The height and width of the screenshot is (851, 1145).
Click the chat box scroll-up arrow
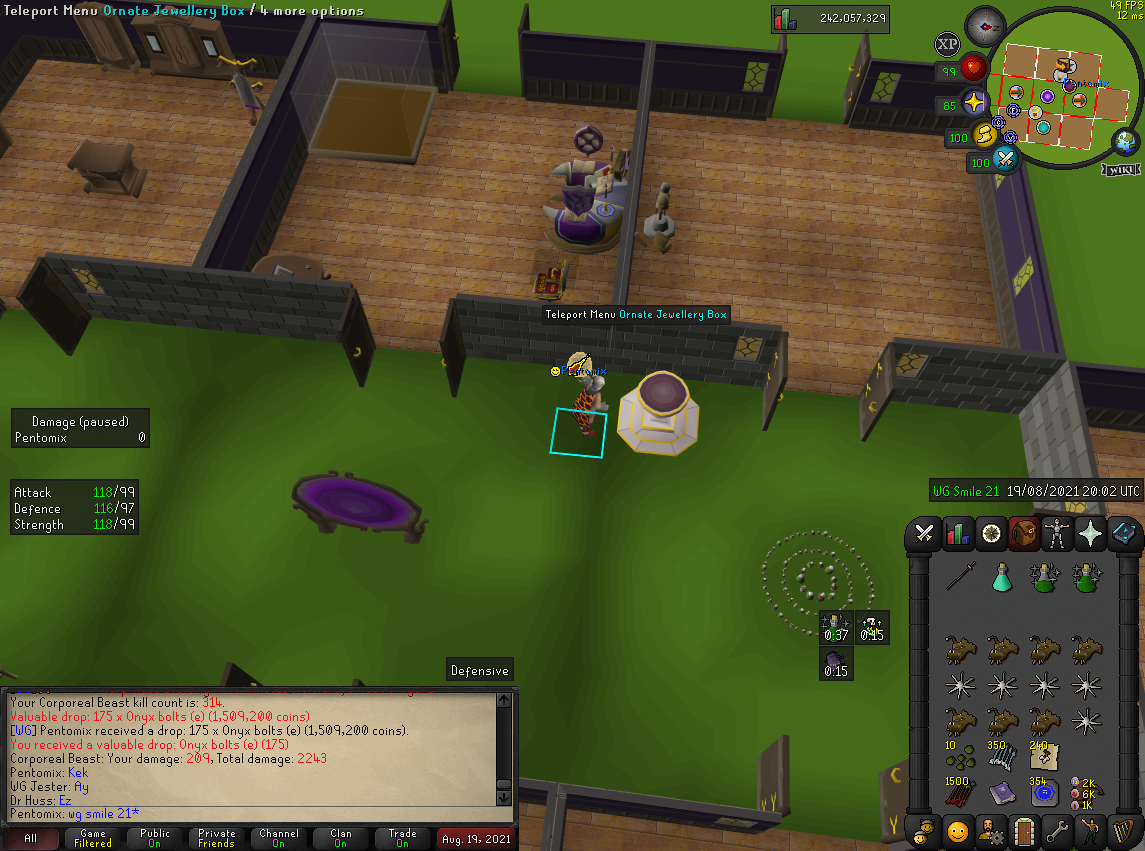pyautogui.click(x=504, y=699)
